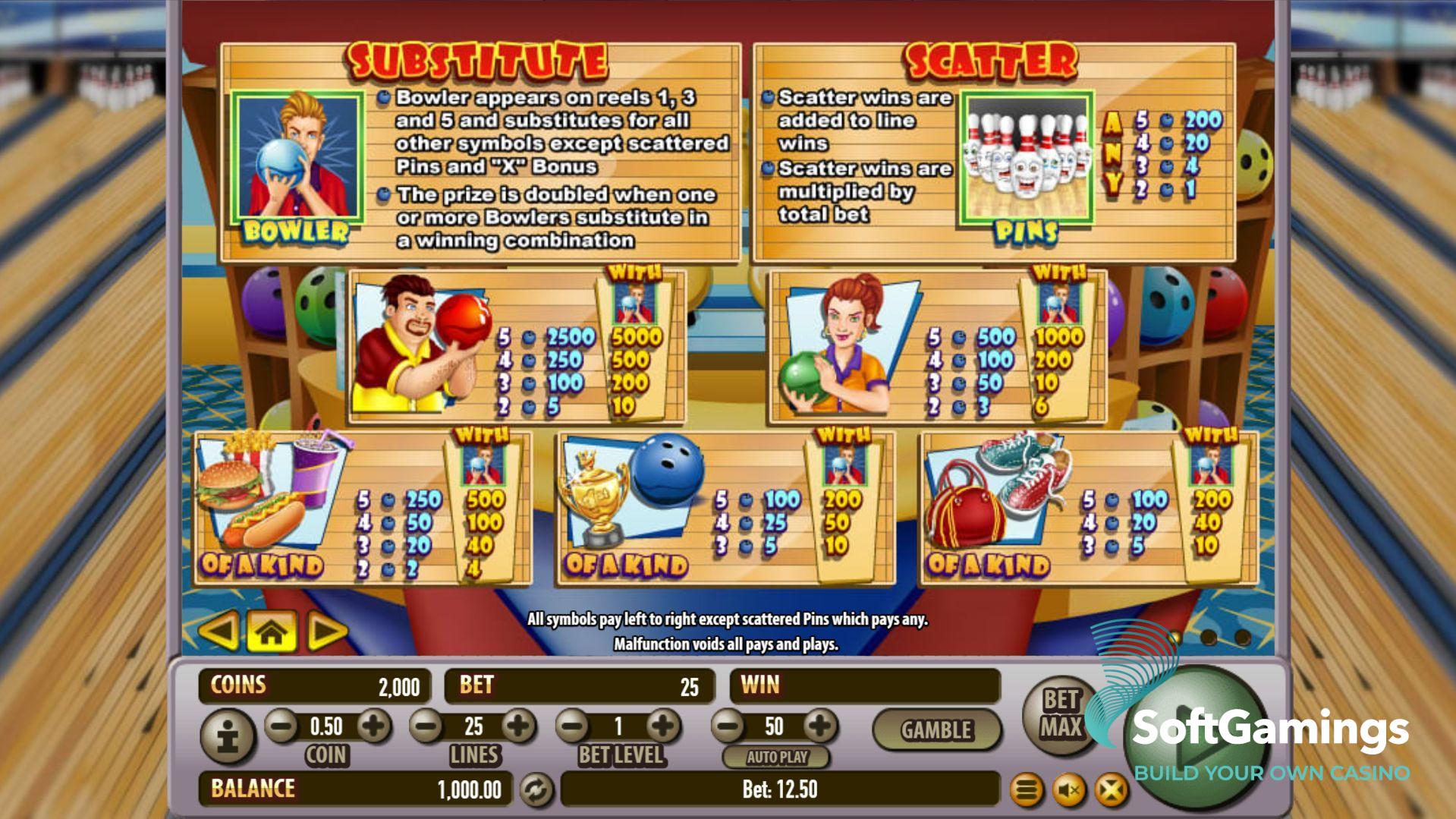Open the game info button

pyautogui.click(x=228, y=736)
